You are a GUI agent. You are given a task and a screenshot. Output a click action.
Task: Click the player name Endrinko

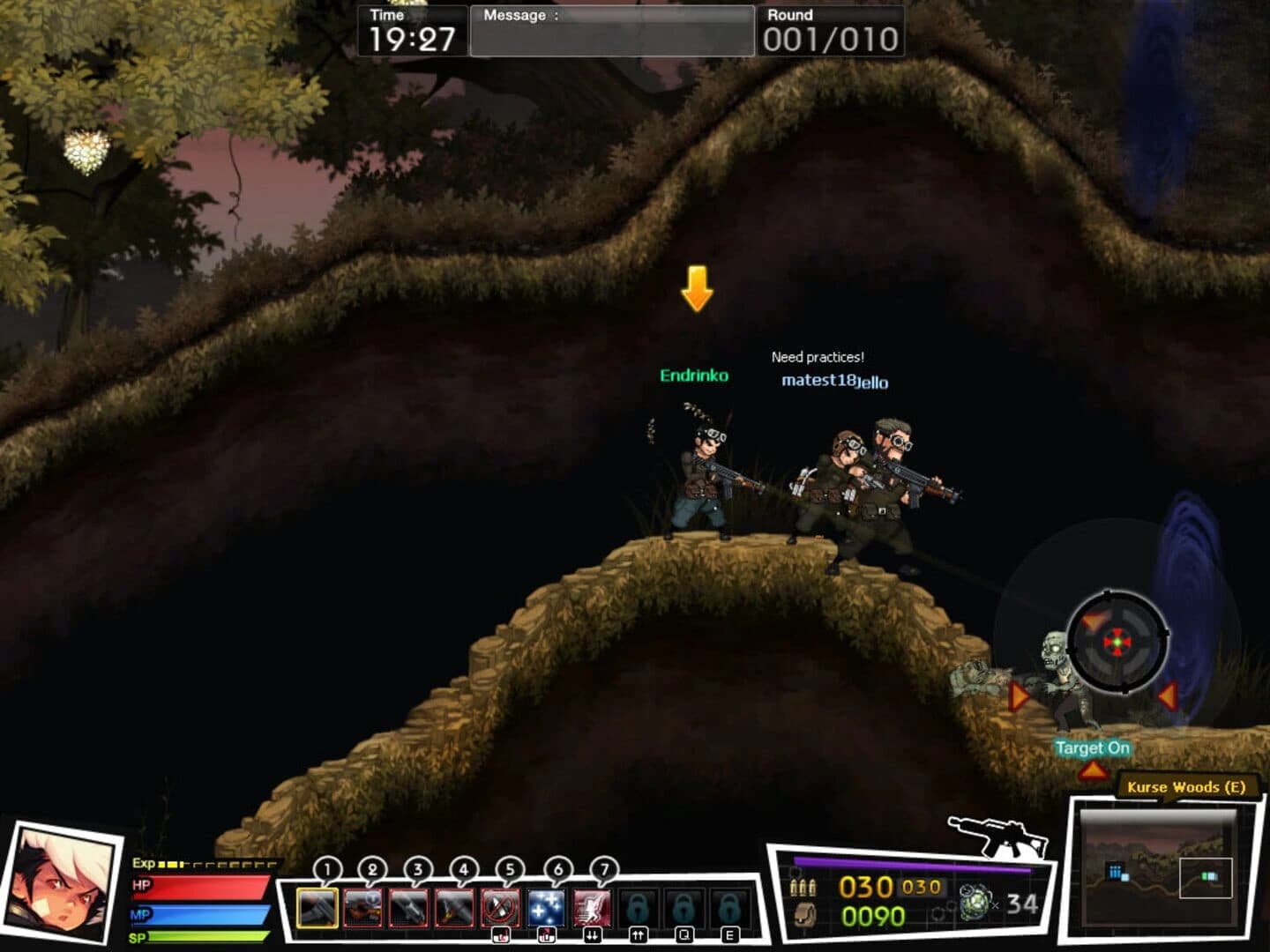[693, 376]
